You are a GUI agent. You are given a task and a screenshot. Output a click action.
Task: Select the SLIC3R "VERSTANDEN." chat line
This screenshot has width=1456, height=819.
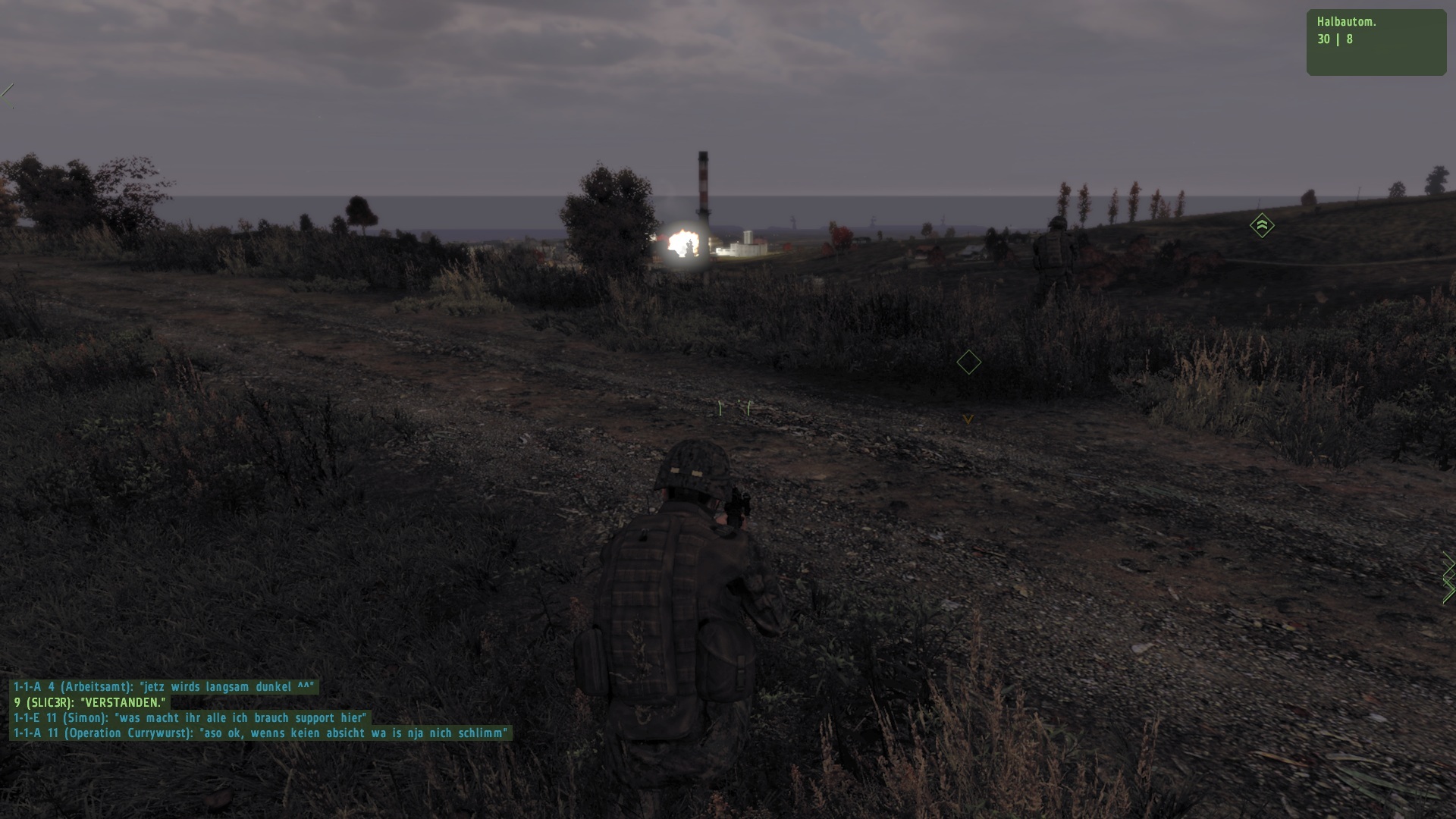click(x=89, y=703)
